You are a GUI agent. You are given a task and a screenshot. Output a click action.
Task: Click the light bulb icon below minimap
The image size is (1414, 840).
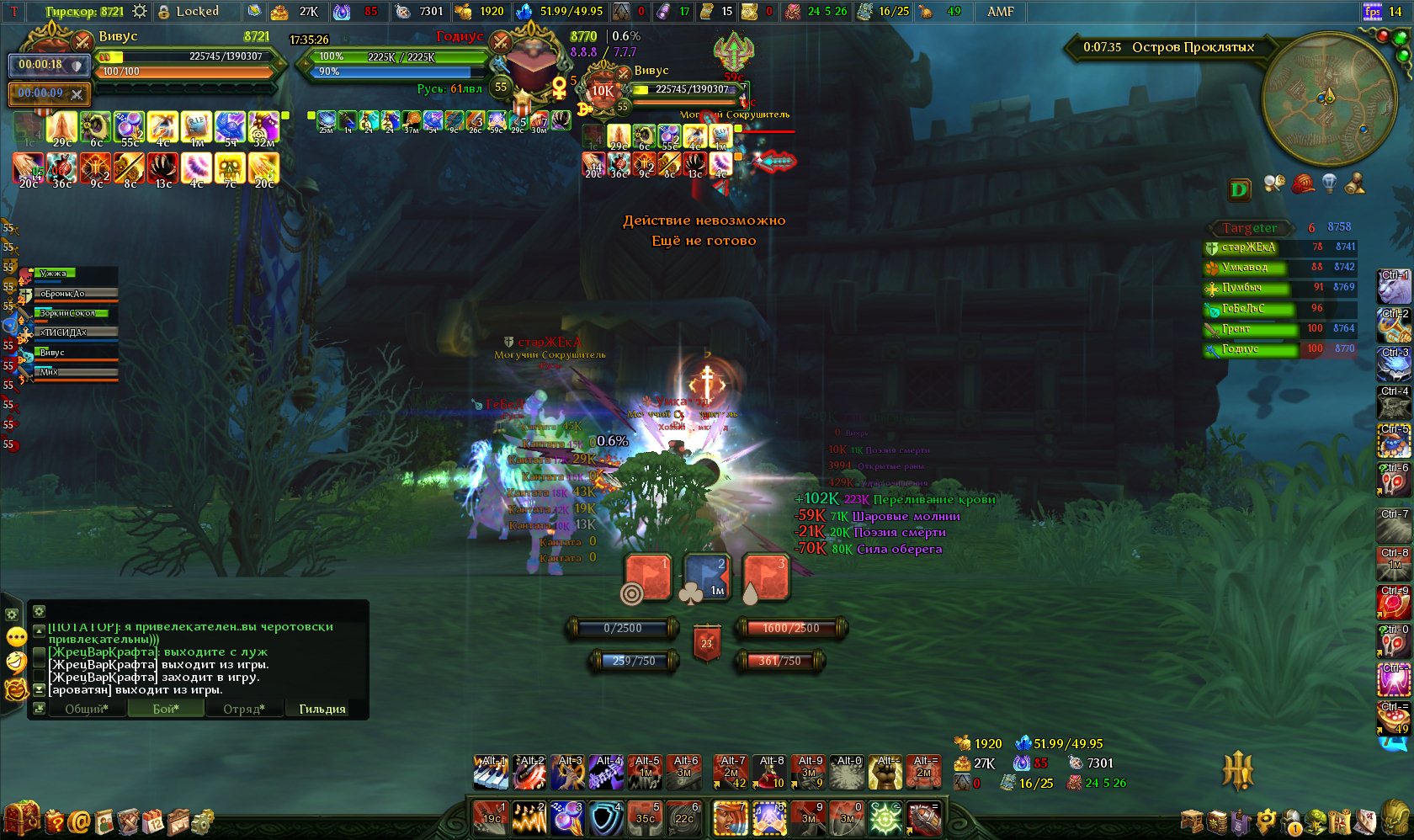pos(1329,183)
